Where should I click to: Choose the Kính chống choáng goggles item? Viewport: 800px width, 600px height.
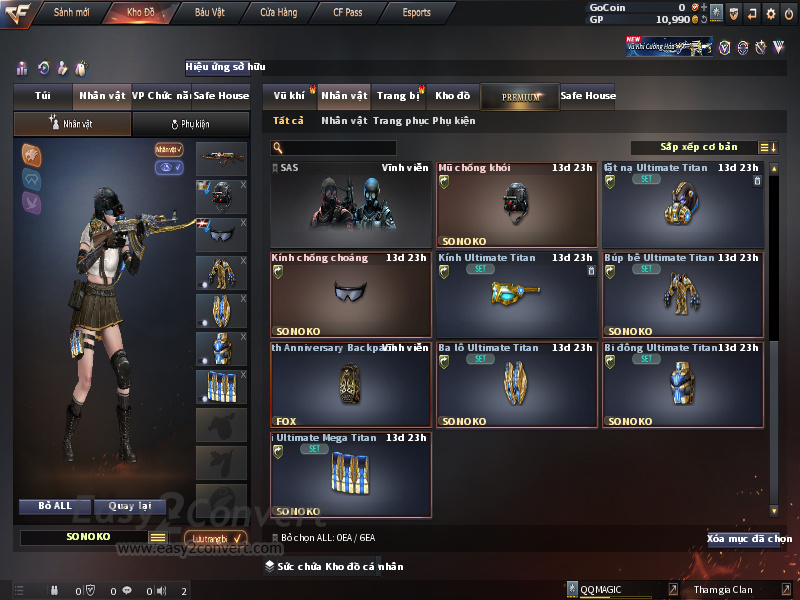(x=350, y=295)
